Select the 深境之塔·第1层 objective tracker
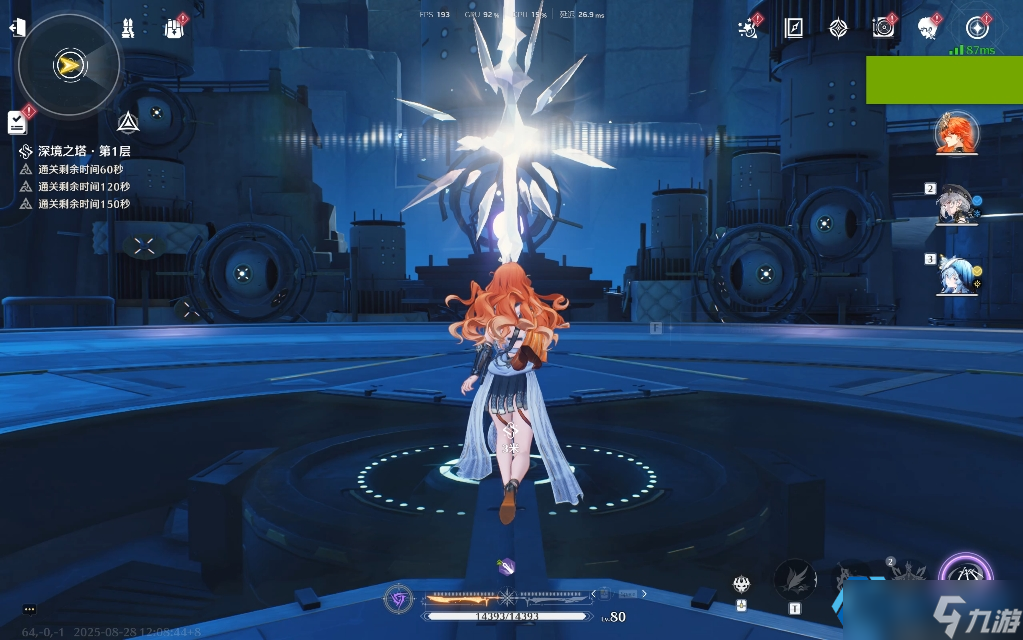Screen dimensions: 1023x640 click(x=84, y=151)
